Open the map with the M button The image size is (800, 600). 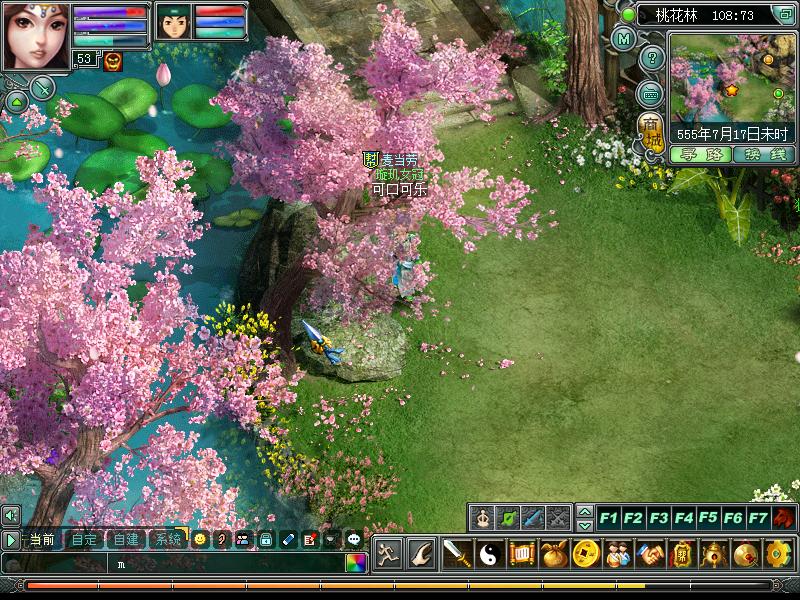click(624, 40)
